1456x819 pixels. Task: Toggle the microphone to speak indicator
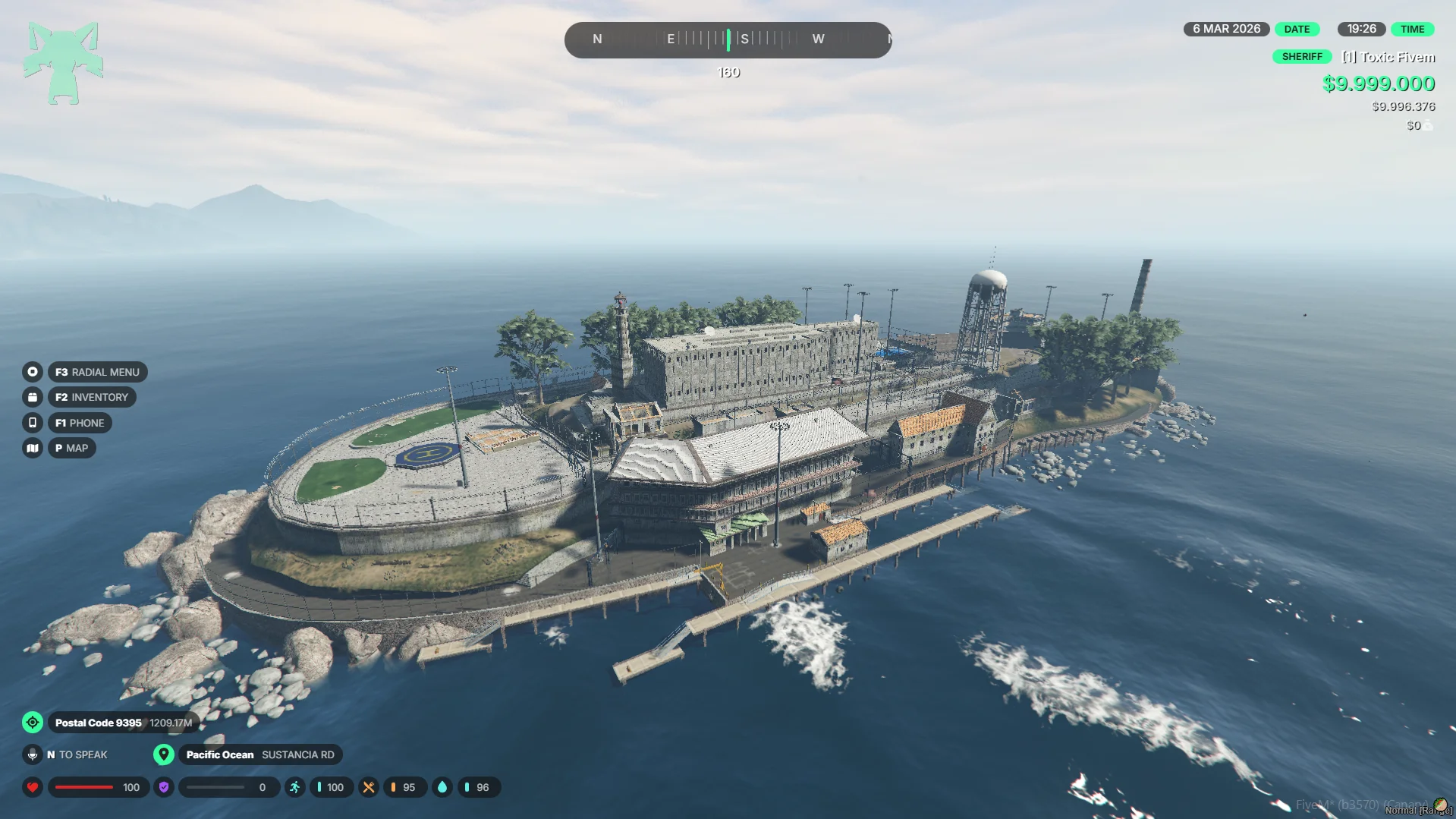point(33,754)
